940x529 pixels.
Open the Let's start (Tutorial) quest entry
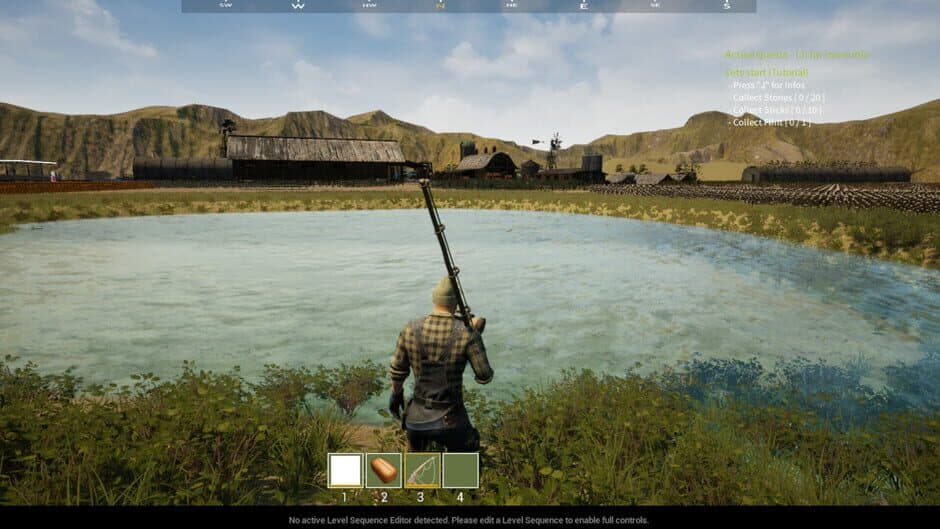click(767, 73)
